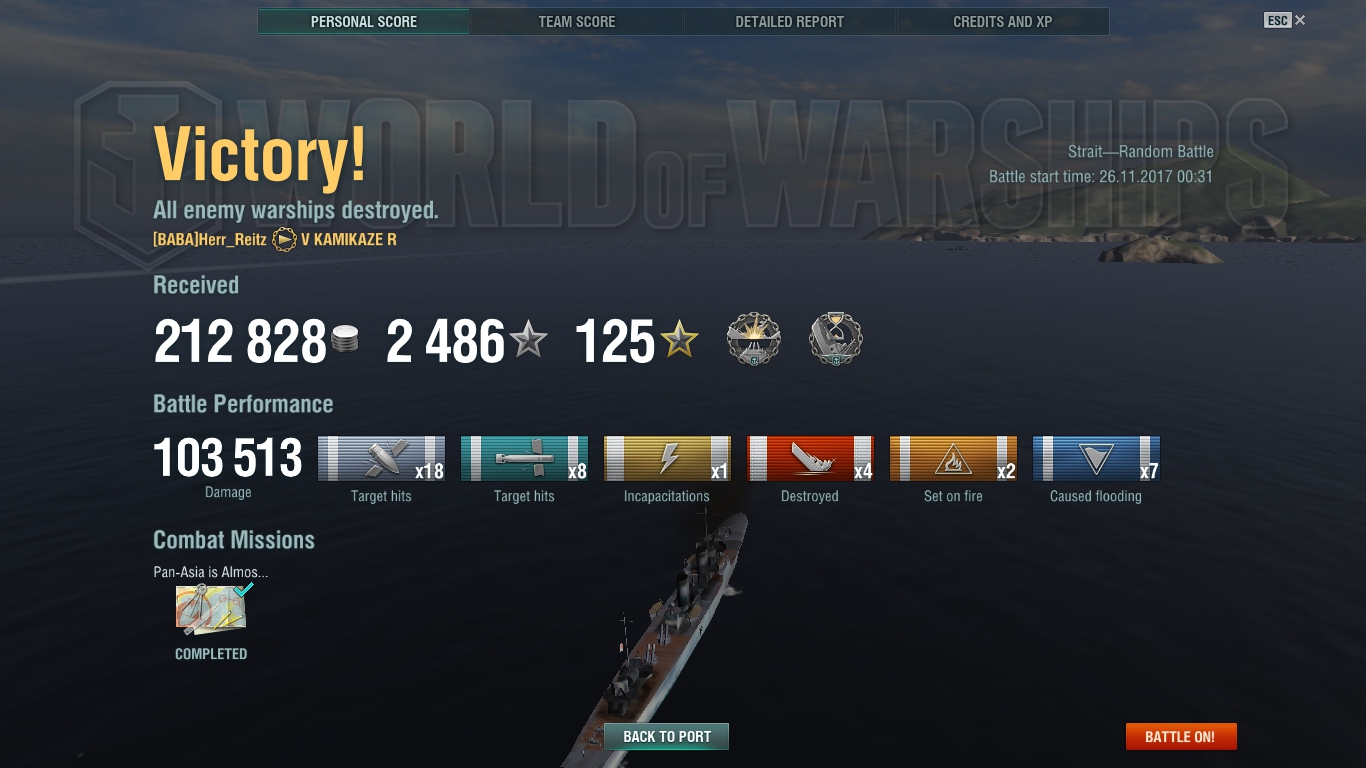Select the Set on fire ribbon
The image size is (1366, 768).
click(953, 459)
